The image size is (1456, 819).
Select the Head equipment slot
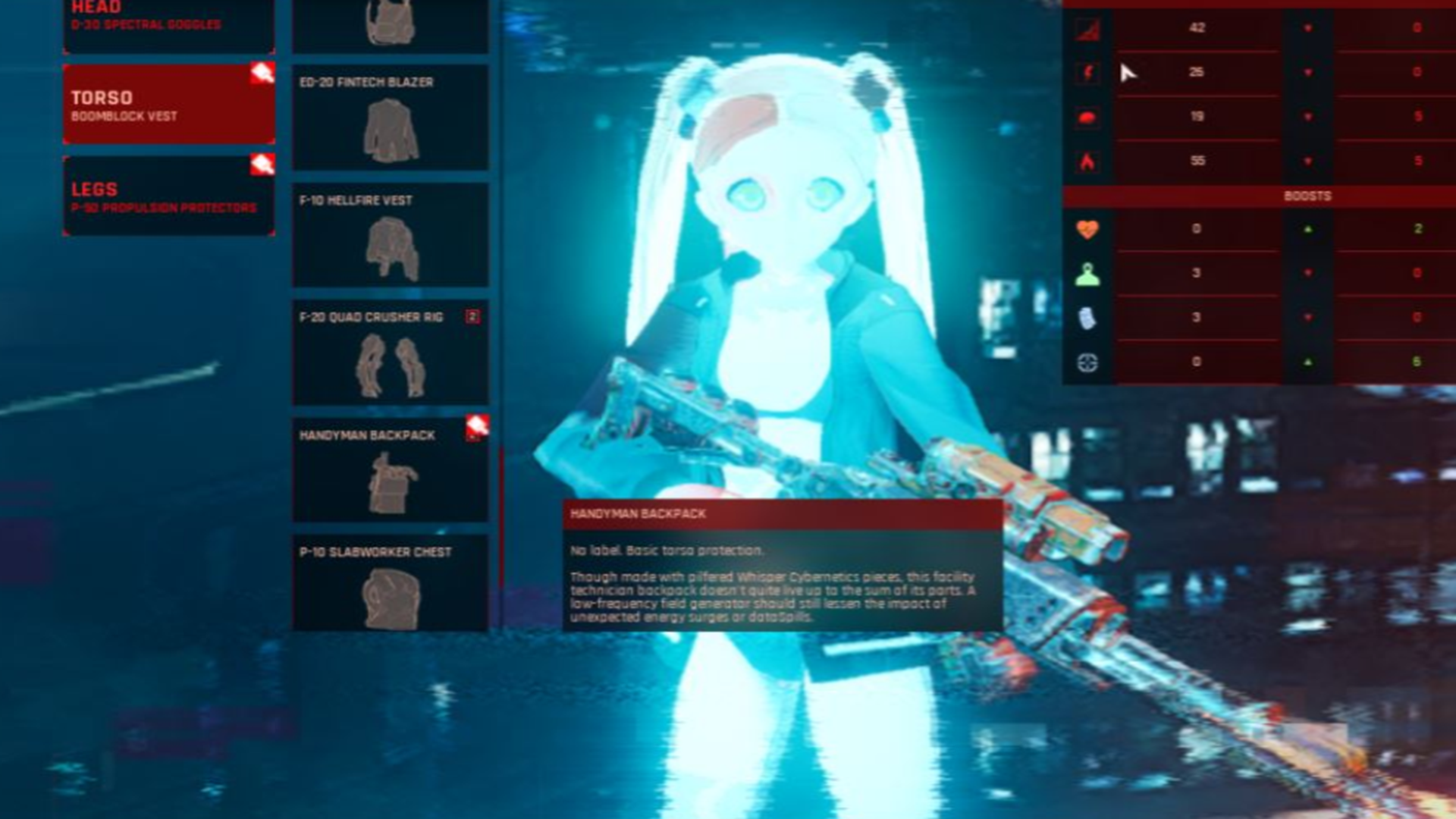pos(168,23)
